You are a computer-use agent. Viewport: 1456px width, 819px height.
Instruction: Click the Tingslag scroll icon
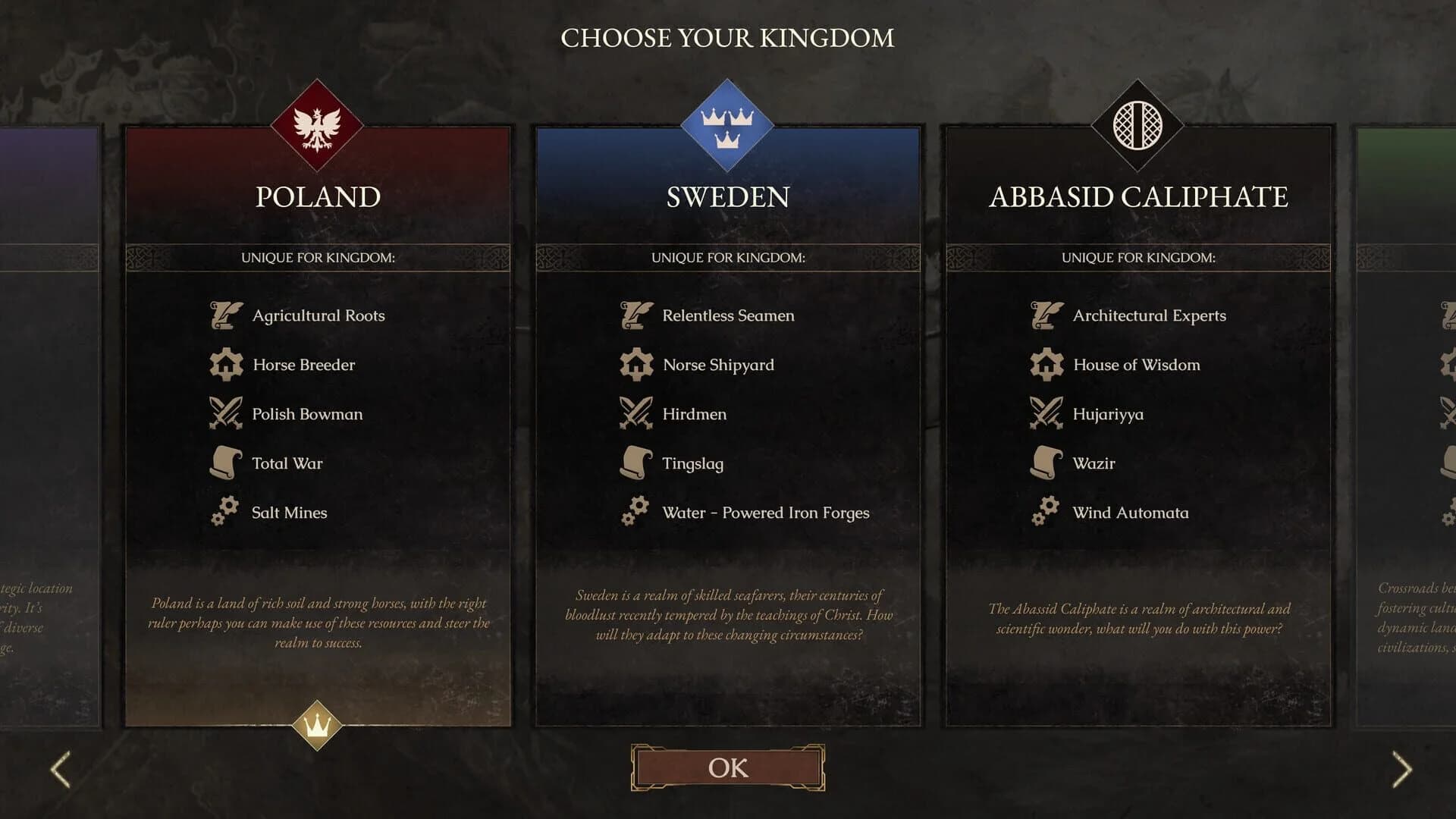635,463
